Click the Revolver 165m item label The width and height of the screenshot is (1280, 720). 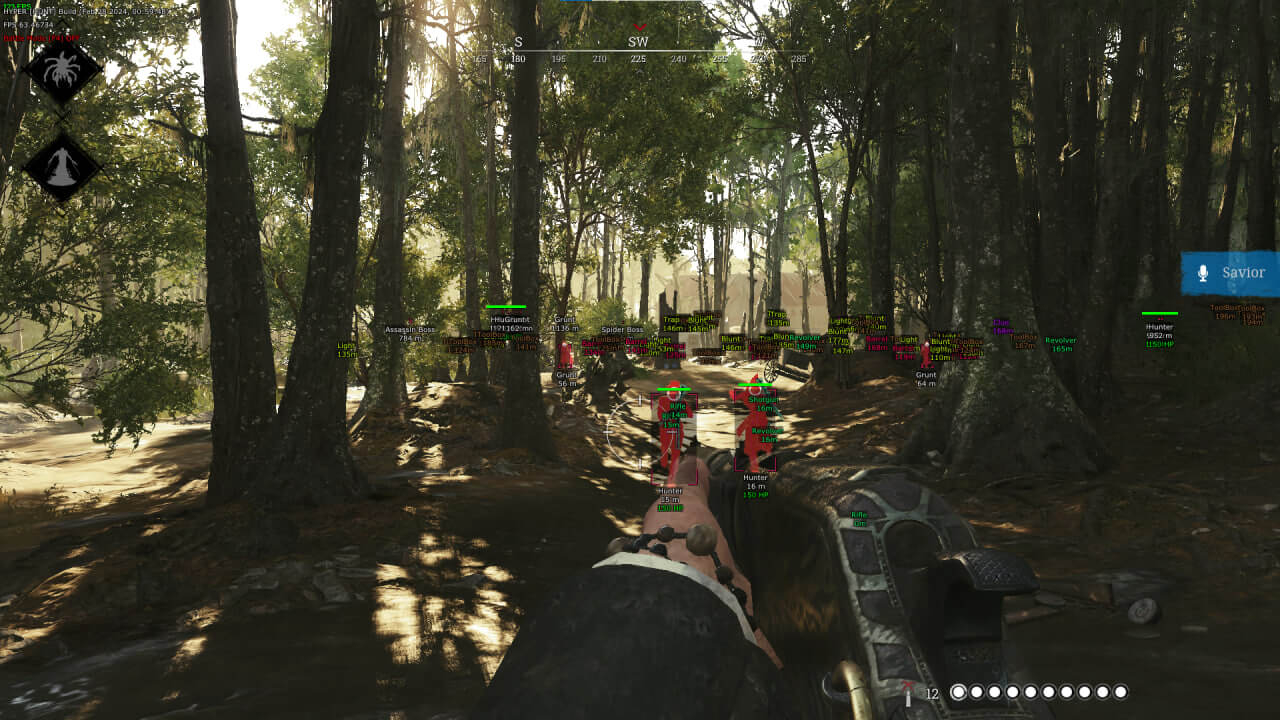tap(1059, 343)
